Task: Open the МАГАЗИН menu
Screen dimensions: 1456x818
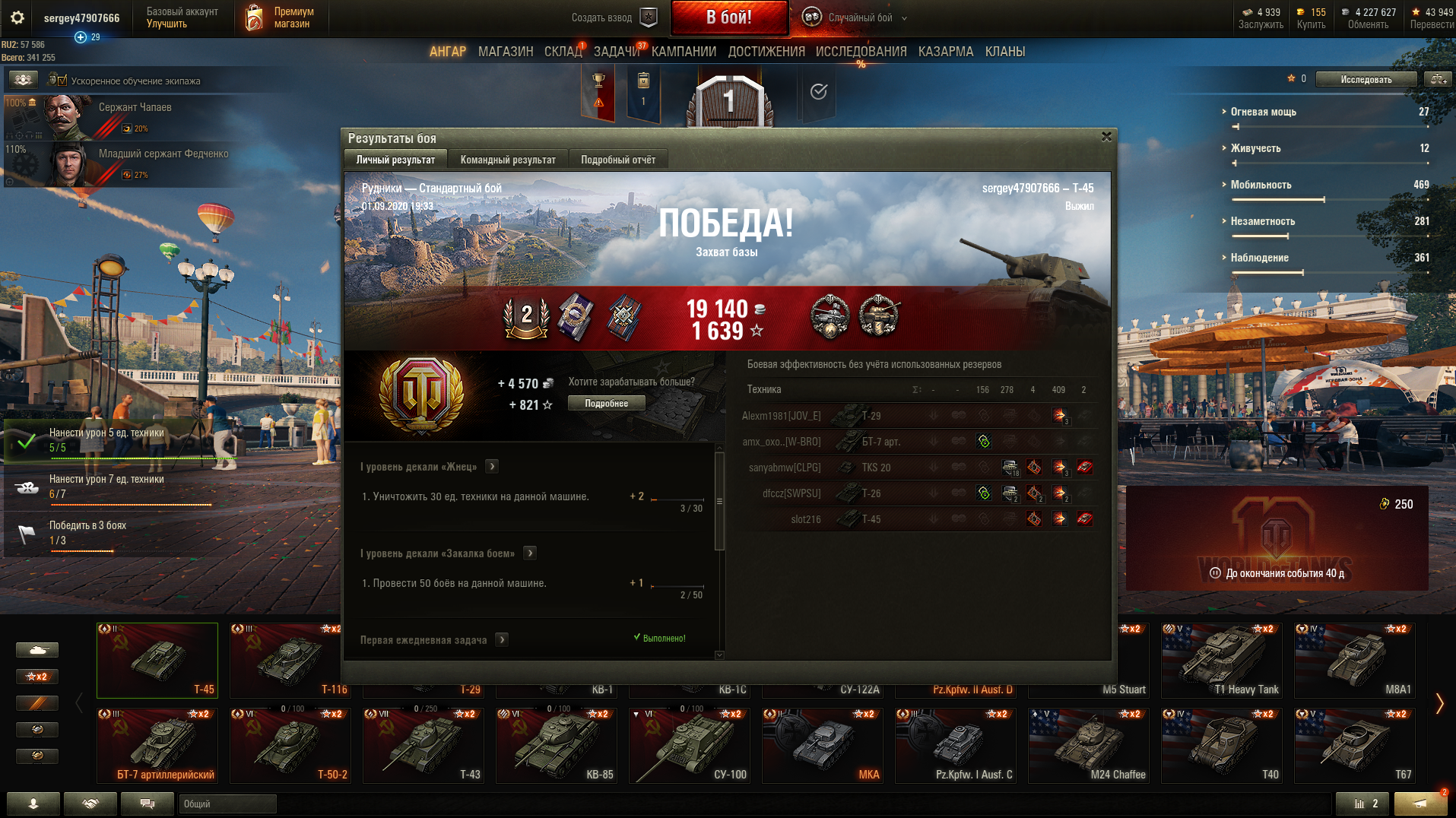Action: [506, 52]
